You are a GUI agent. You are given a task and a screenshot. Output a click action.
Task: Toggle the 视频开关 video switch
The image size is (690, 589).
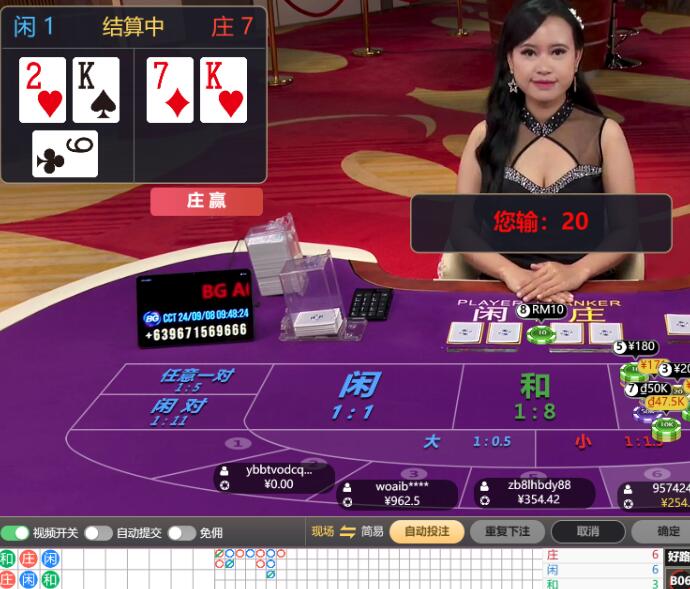15,533
